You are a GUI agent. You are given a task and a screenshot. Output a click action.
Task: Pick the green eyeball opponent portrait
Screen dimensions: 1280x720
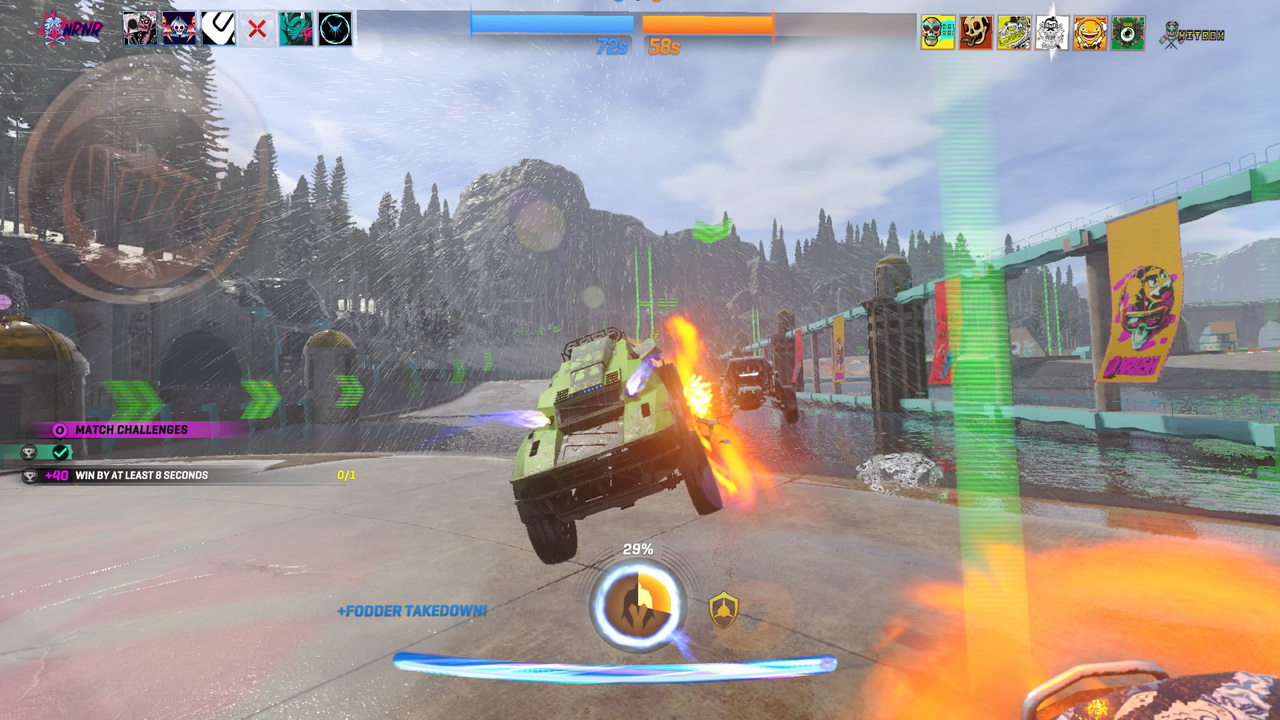(x=1128, y=32)
